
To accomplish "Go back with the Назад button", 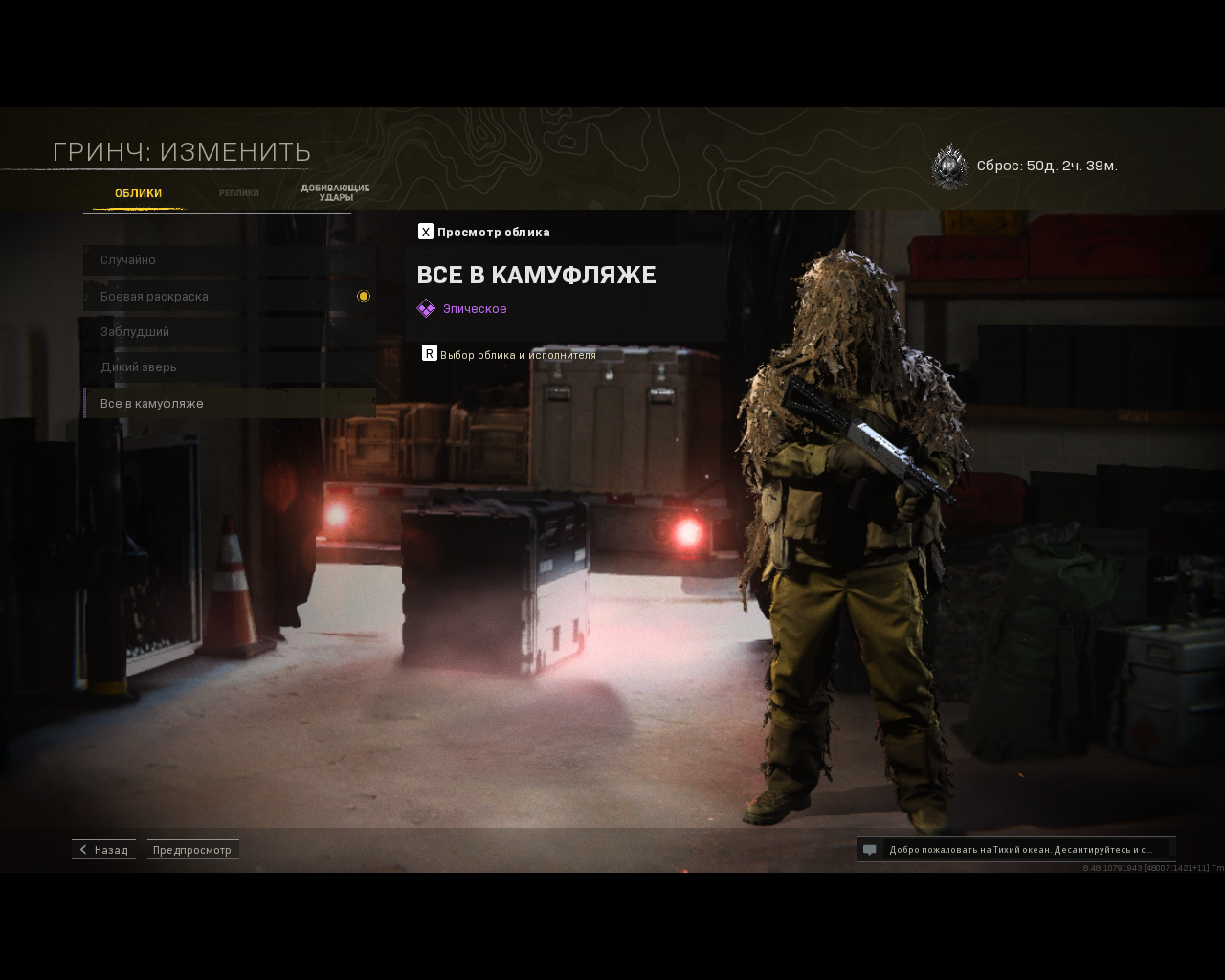I will tap(103, 850).
